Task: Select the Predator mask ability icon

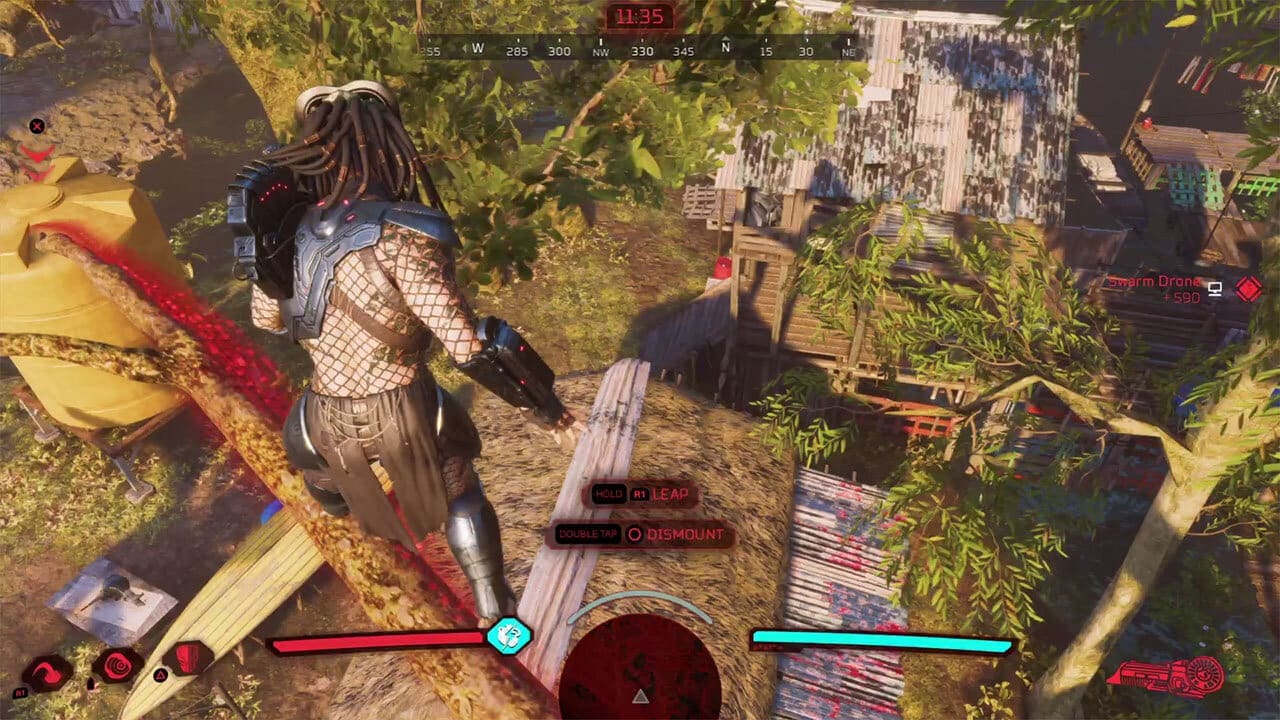Action: click(x=186, y=659)
